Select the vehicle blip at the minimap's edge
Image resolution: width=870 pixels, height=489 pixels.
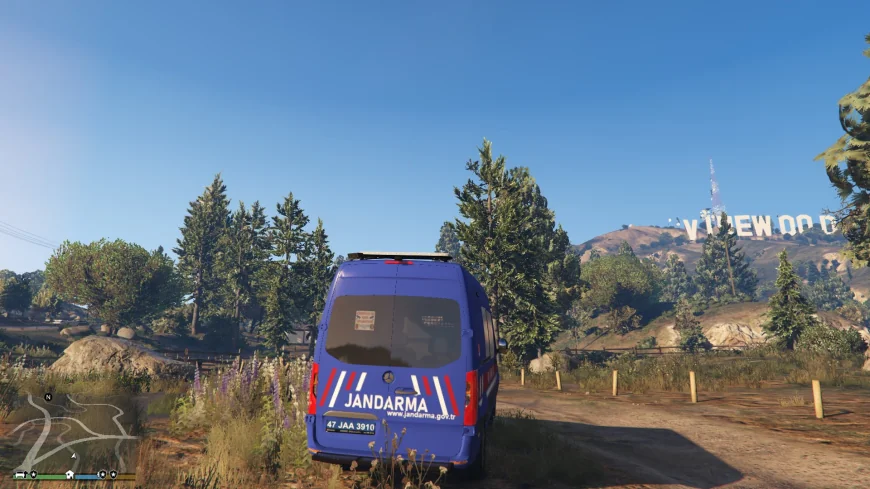[x=20, y=474]
